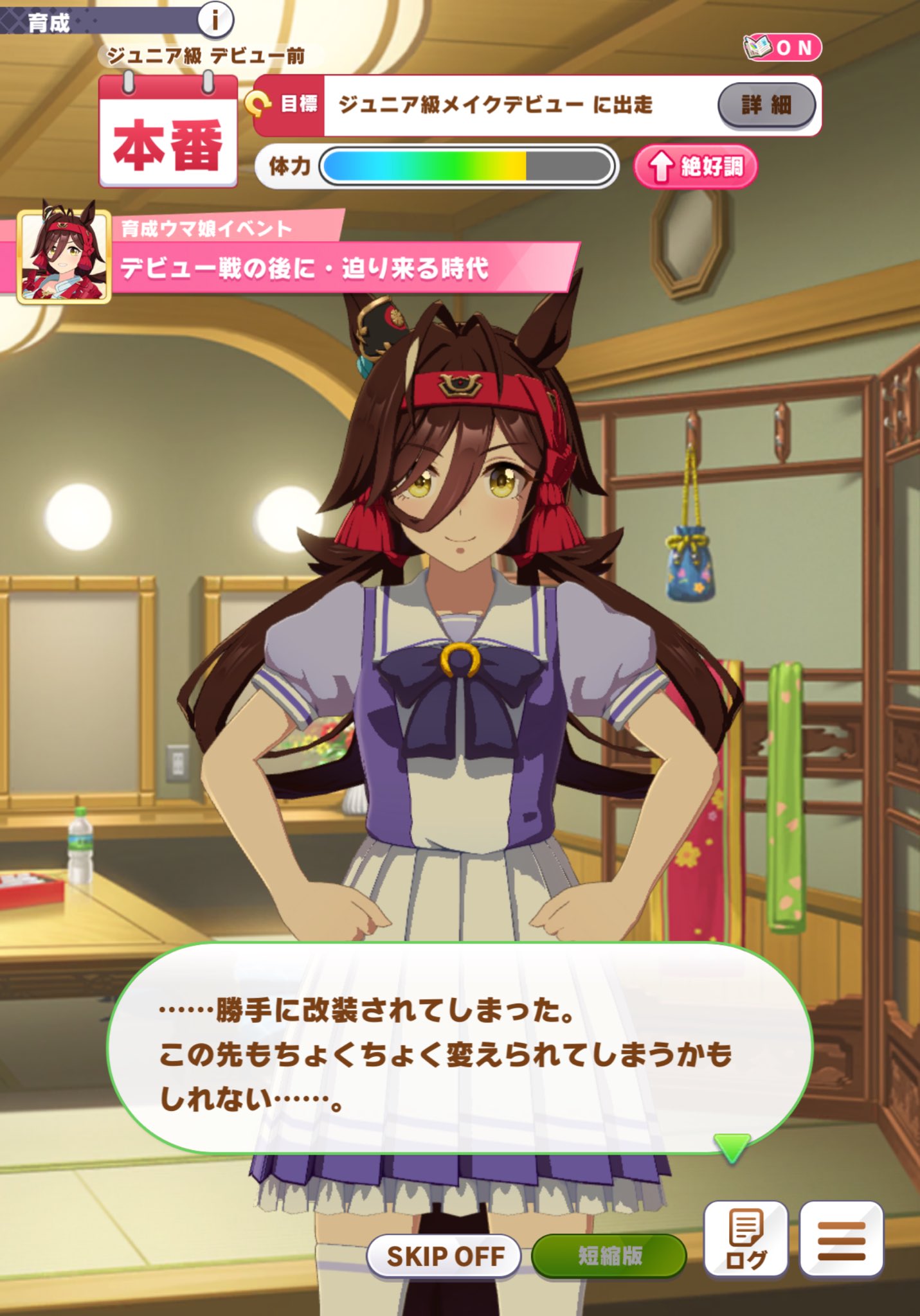Tap the 絶好調 mood indicator
This screenshot has height=1316, width=920.
pyautogui.click(x=695, y=167)
